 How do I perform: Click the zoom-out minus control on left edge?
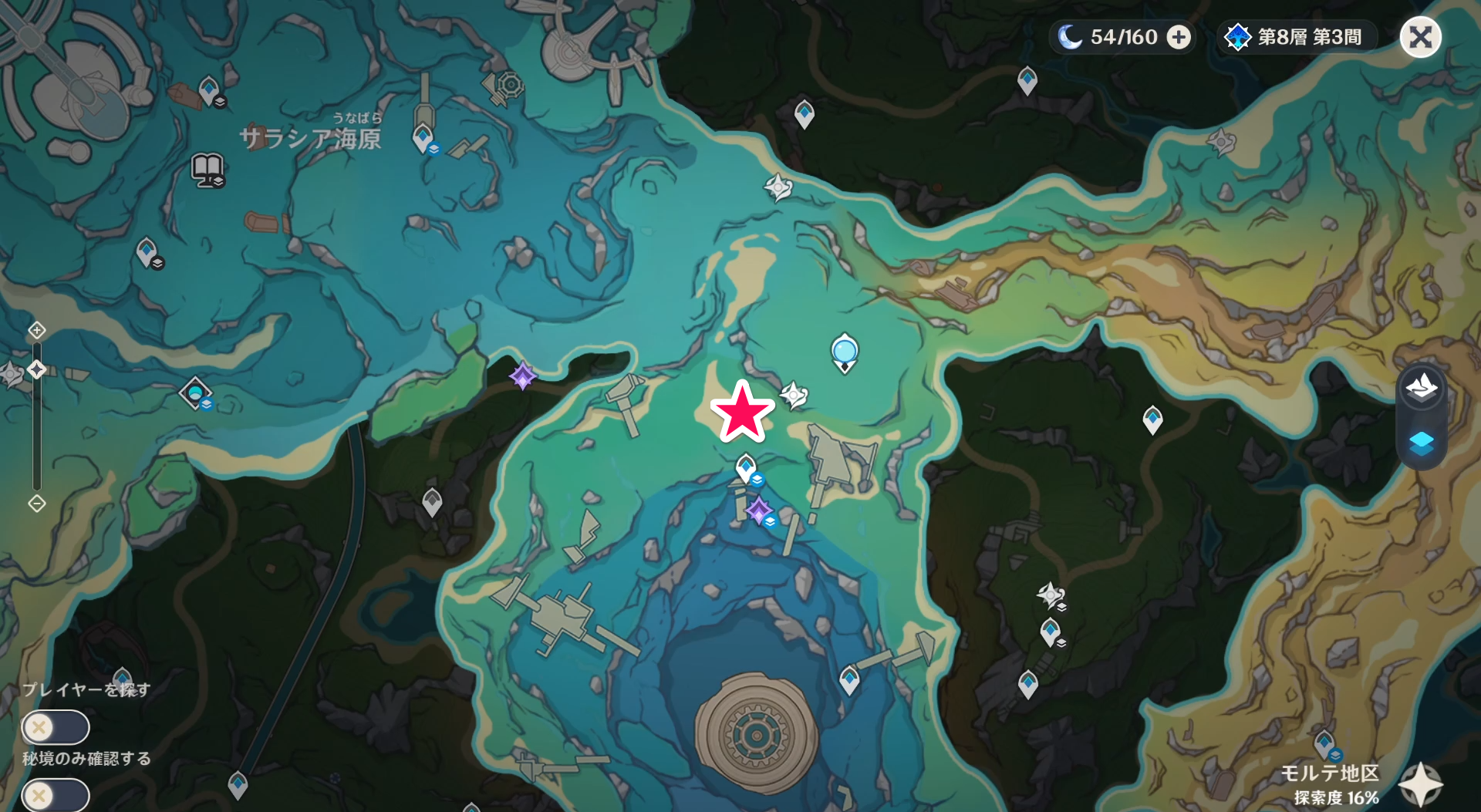tap(36, 504)
